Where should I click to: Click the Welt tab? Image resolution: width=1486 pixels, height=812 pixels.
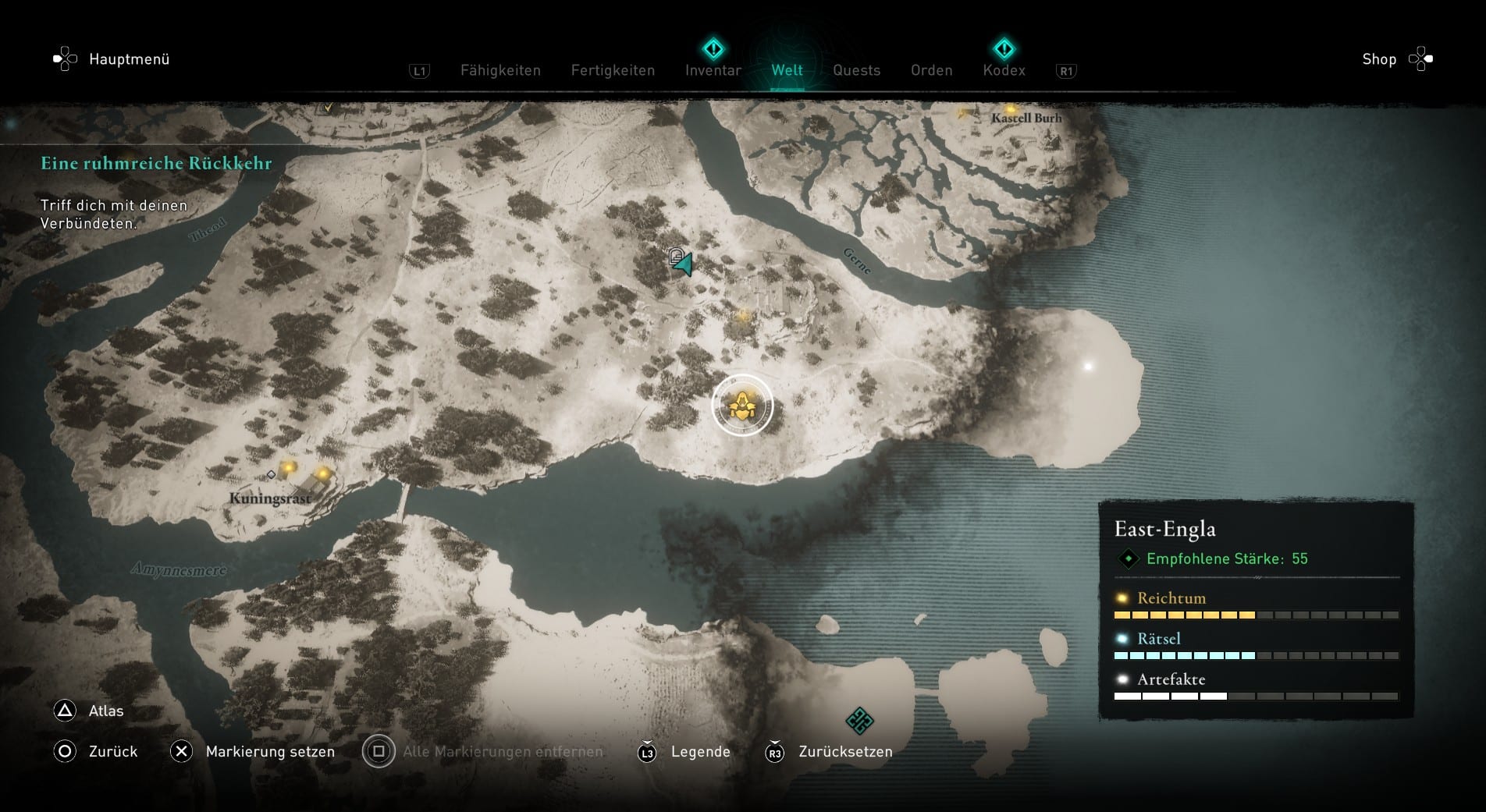click(787, 70)
